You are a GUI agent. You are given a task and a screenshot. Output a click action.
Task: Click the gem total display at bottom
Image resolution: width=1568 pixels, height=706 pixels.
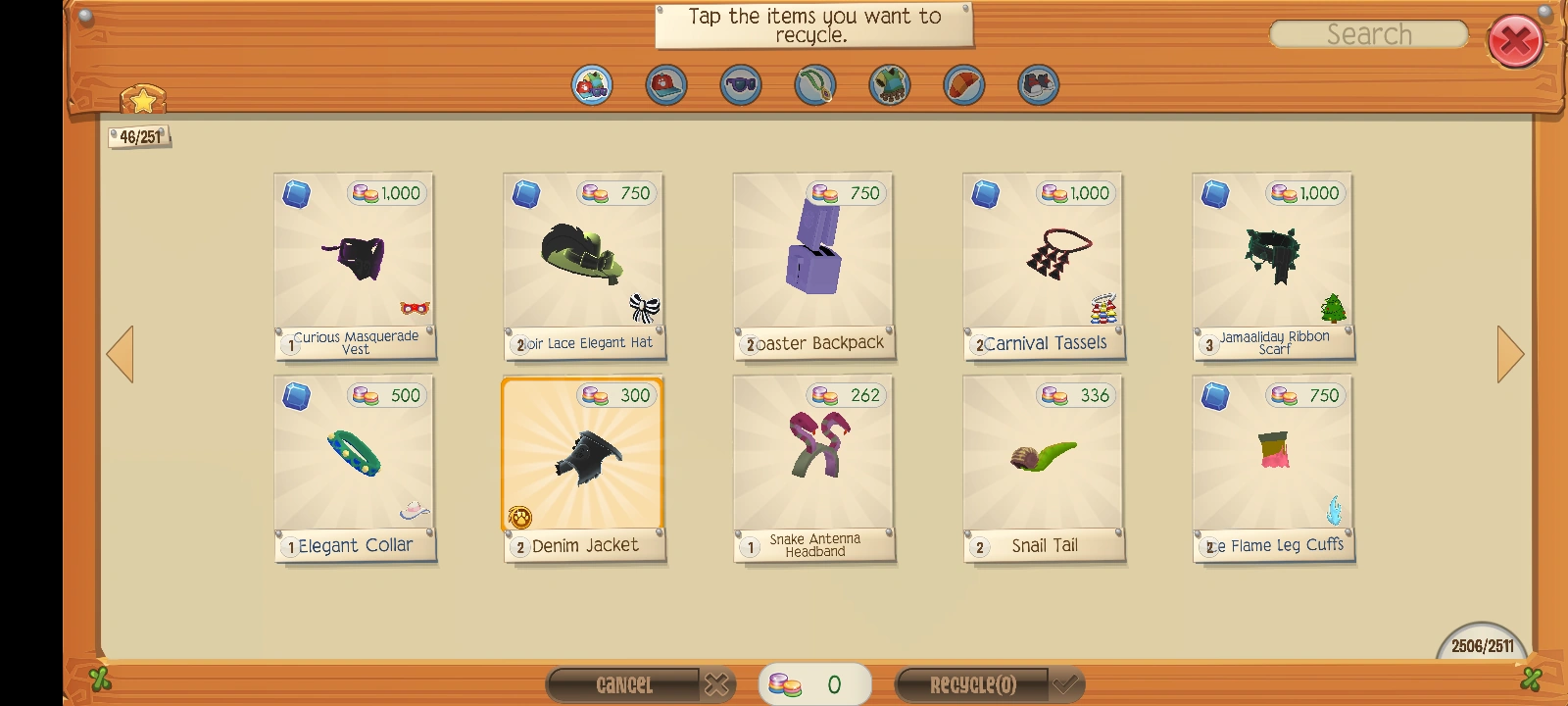[814, 683]
